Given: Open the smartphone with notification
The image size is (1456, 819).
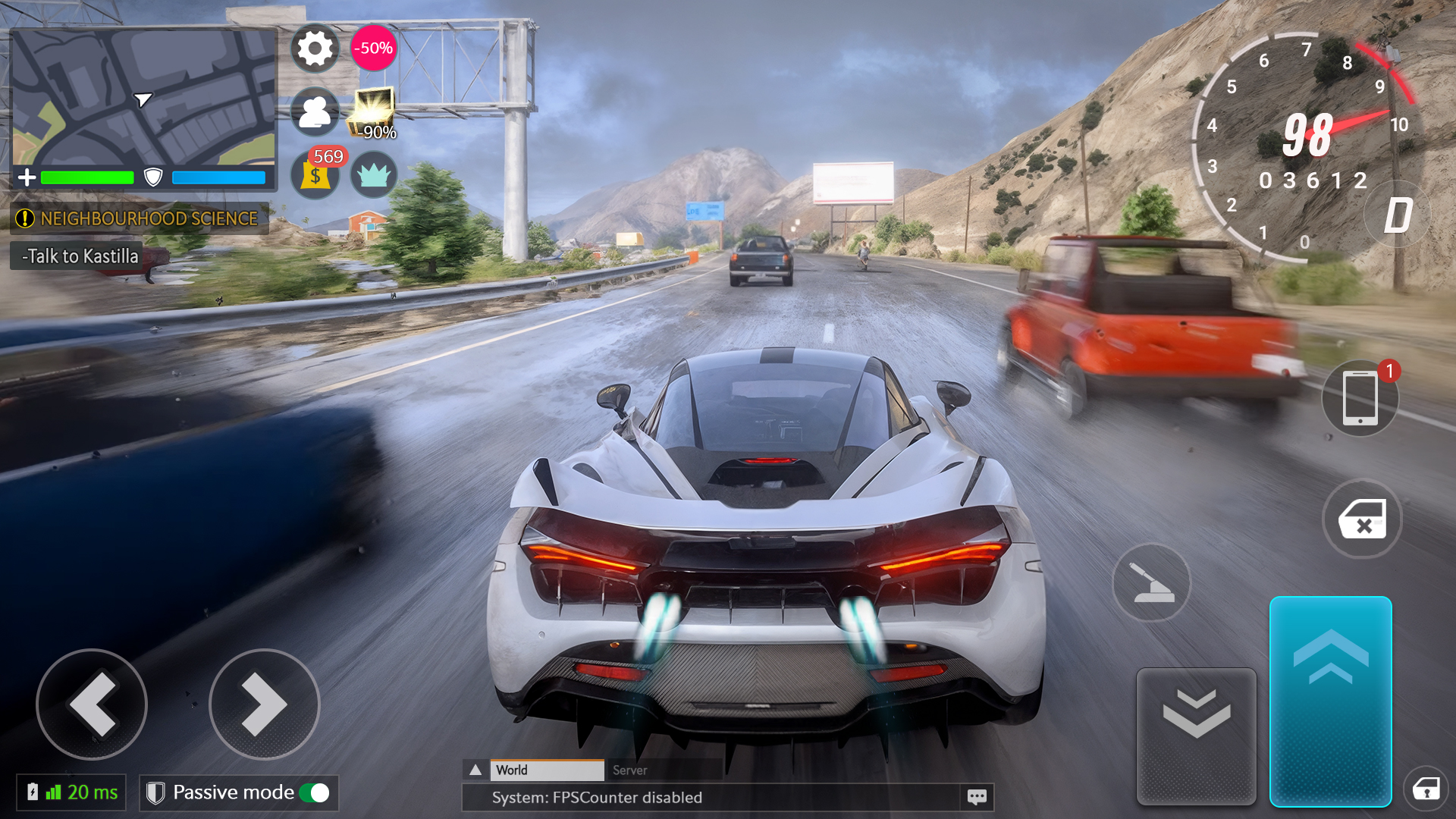Looking at the screenshot, I should click(x=1360, y=398).
